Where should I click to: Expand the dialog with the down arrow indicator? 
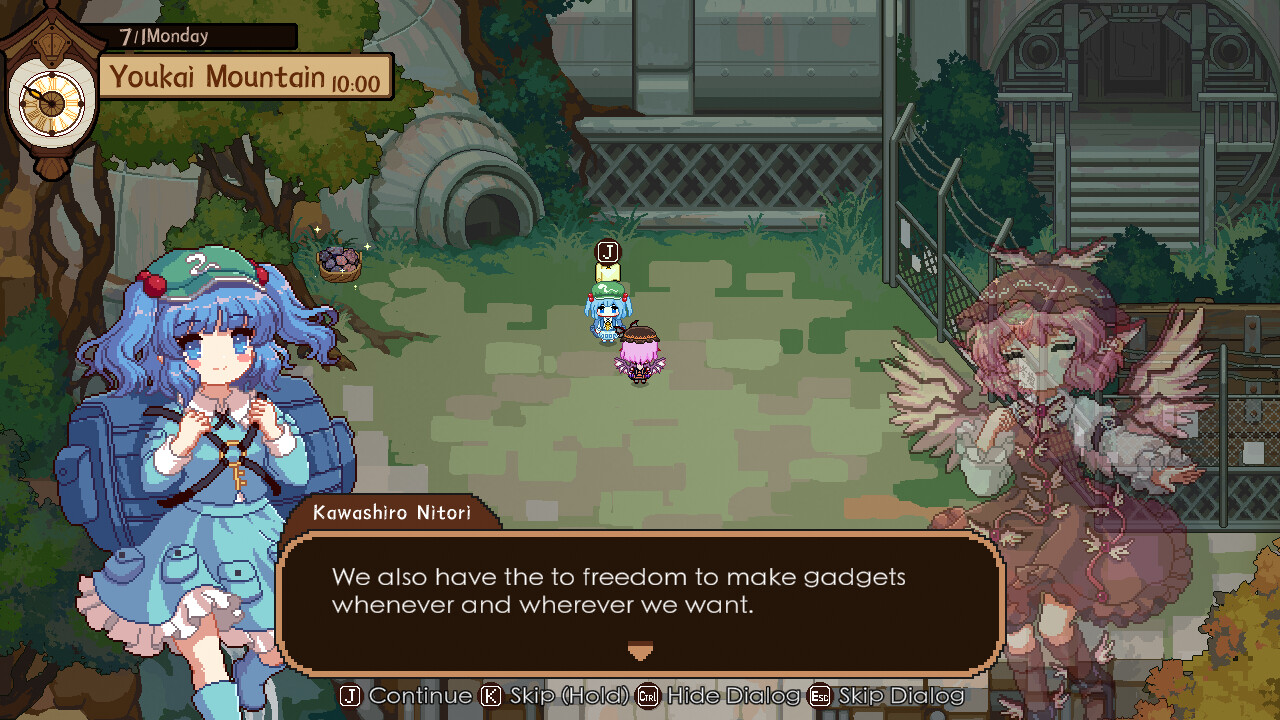coord(640,651)
